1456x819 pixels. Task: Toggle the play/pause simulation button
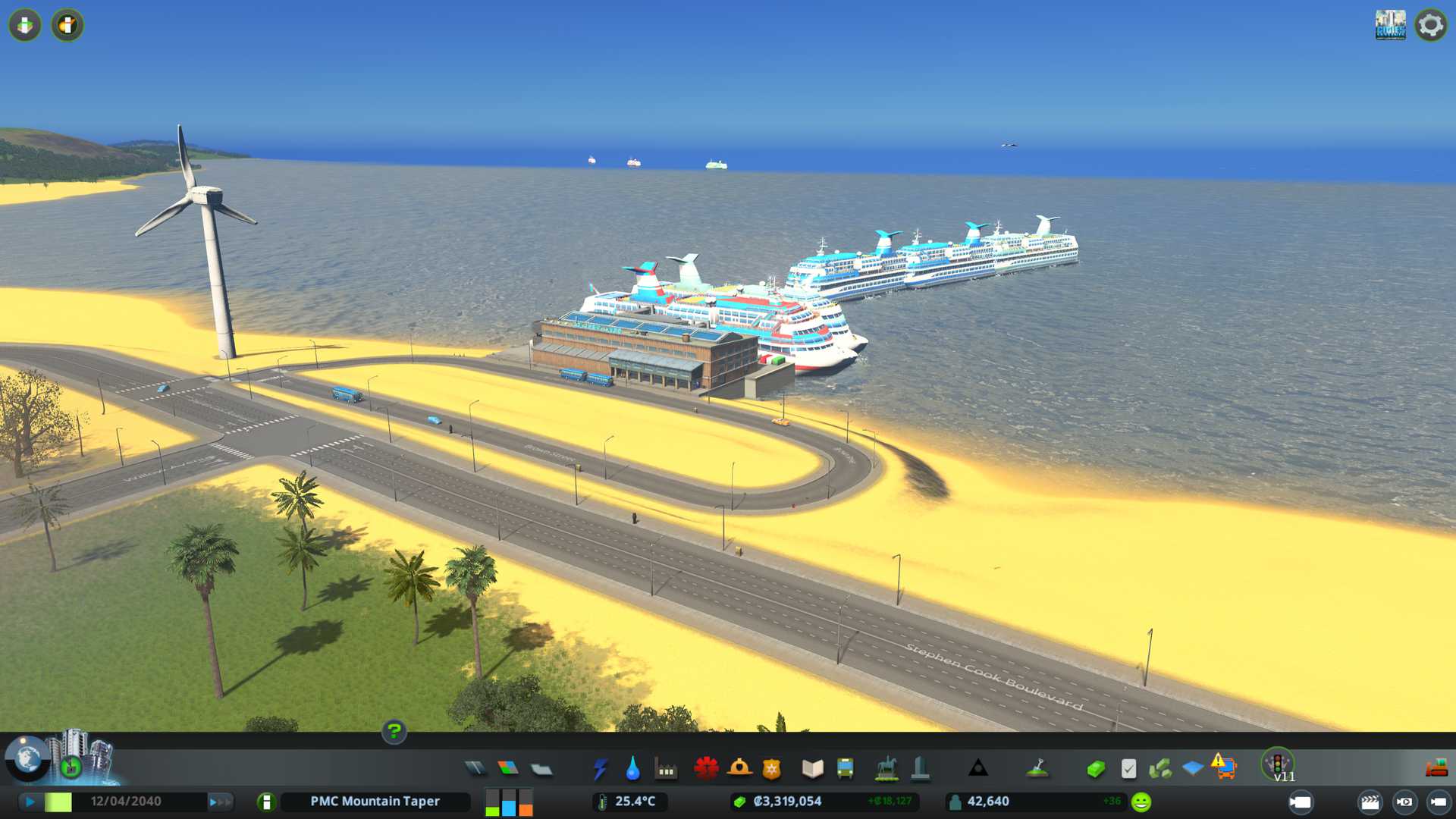[30, 802]
